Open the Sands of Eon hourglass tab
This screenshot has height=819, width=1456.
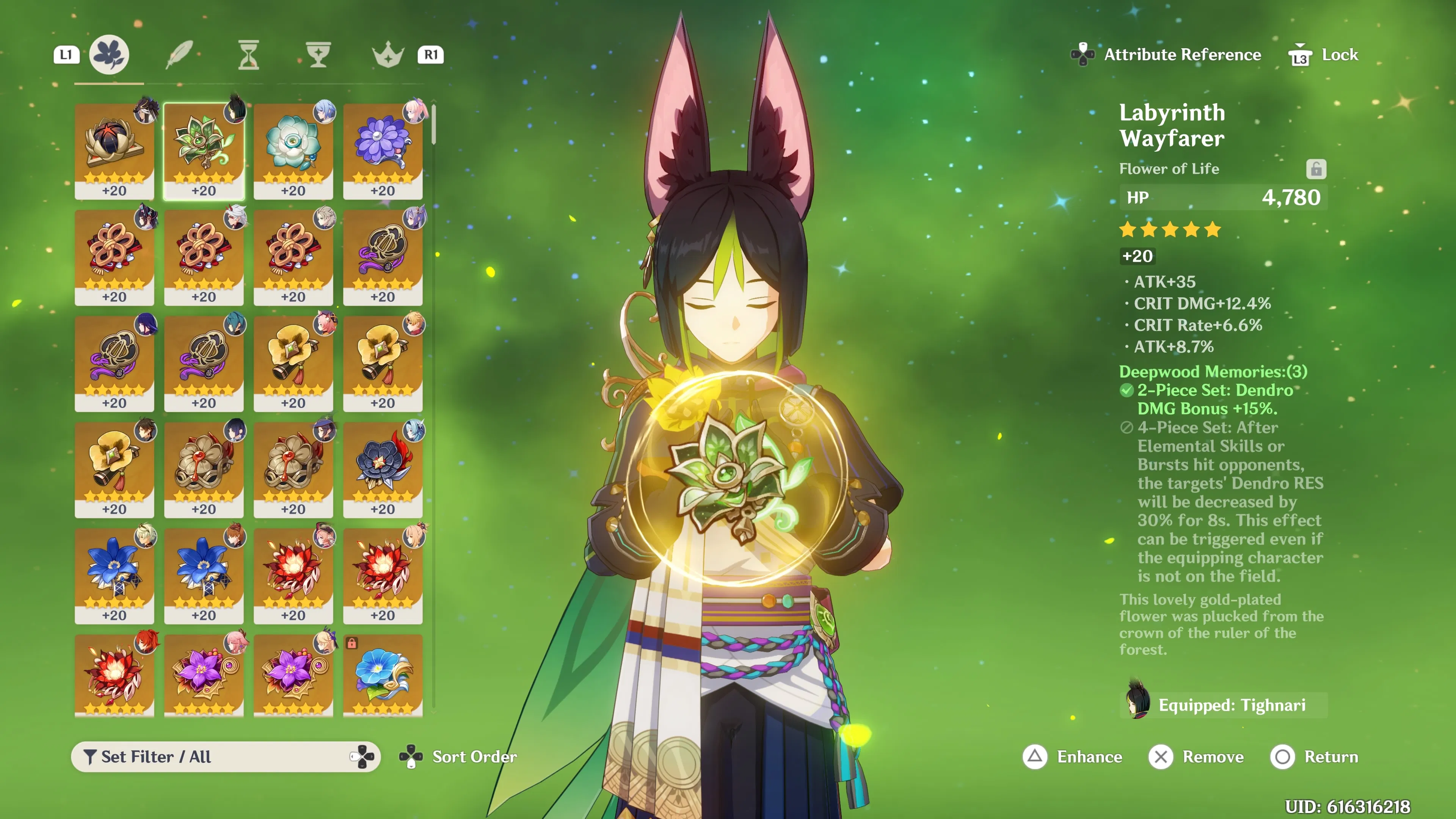pos(248,55)
